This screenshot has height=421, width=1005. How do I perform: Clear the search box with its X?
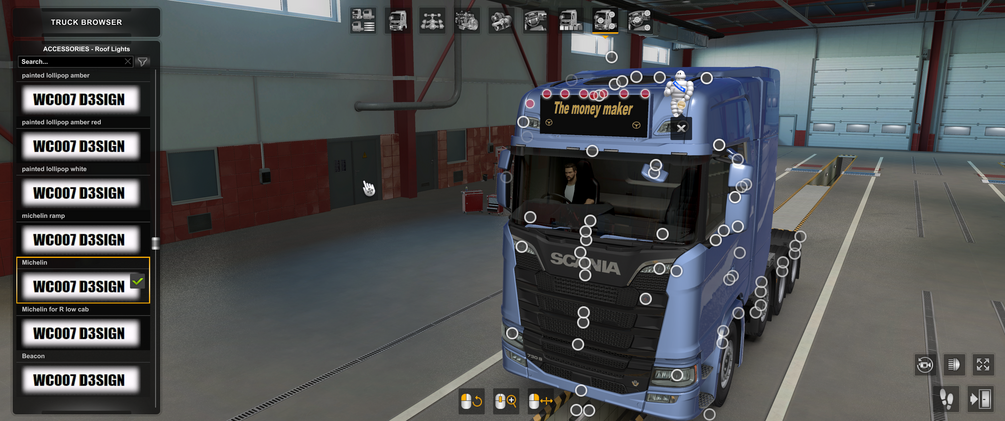(128, 62)
